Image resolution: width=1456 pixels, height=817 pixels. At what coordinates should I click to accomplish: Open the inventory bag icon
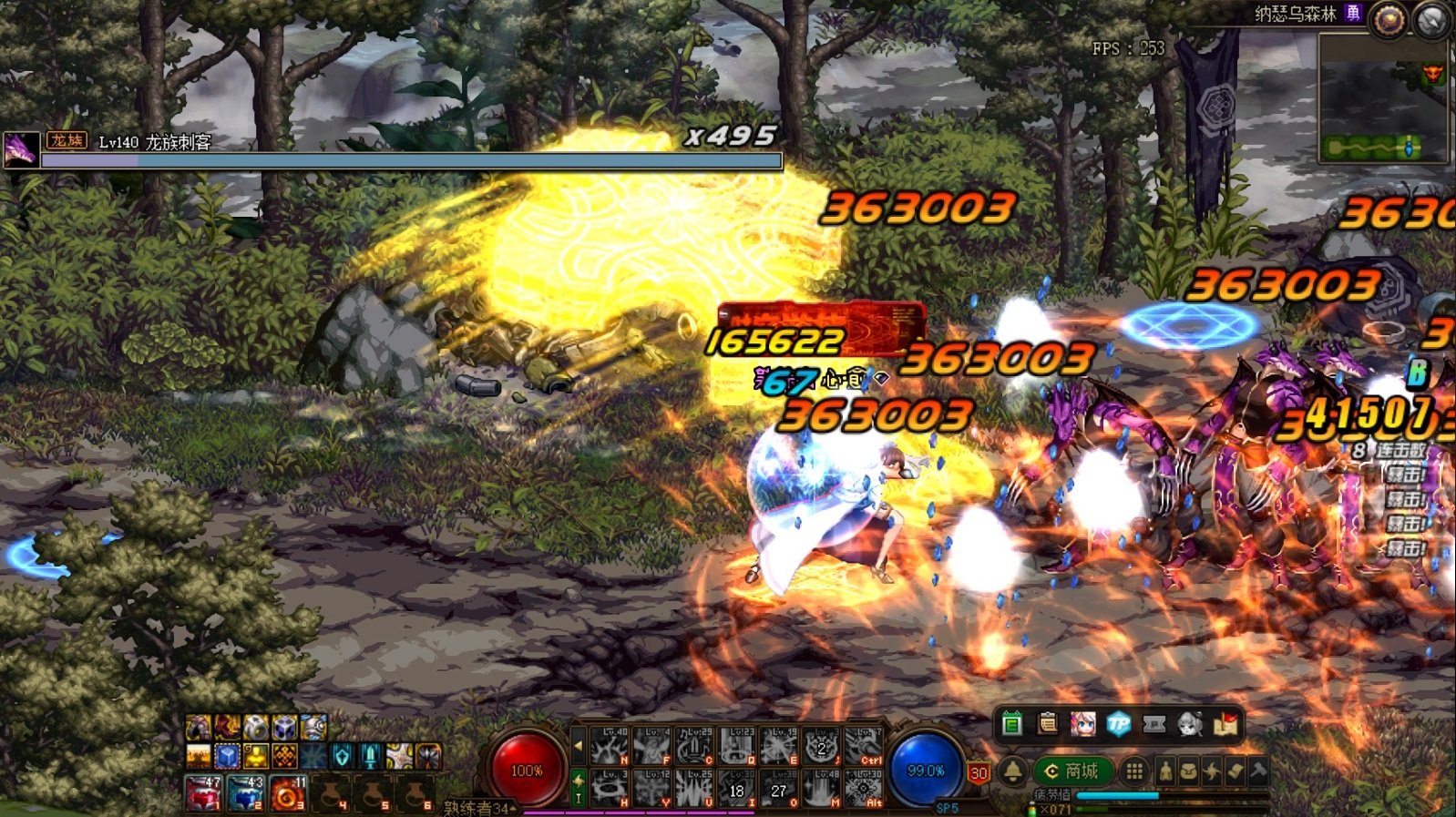click(x=1188, y=771)
